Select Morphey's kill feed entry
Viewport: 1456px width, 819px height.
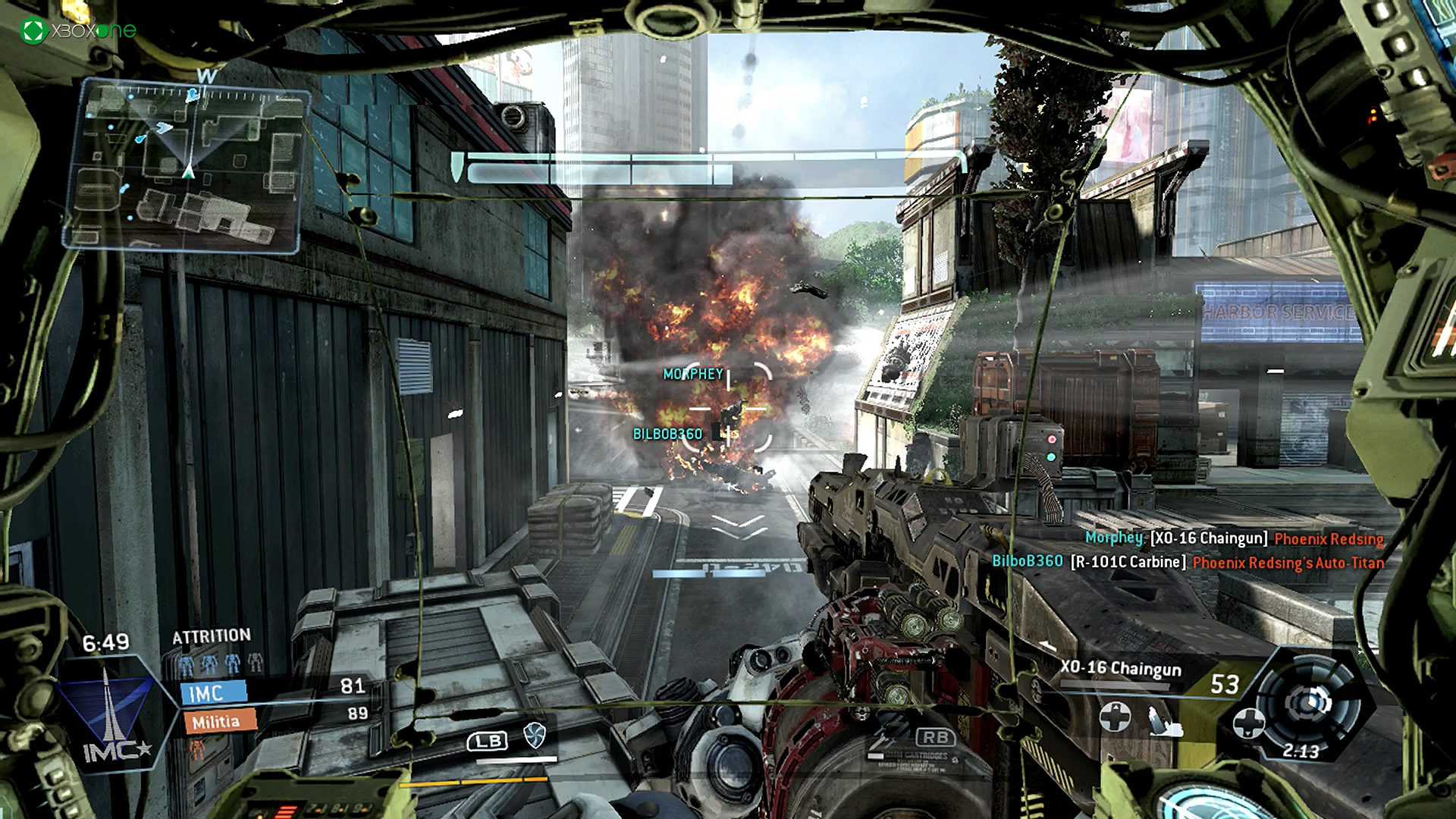tap(1234, 538)
